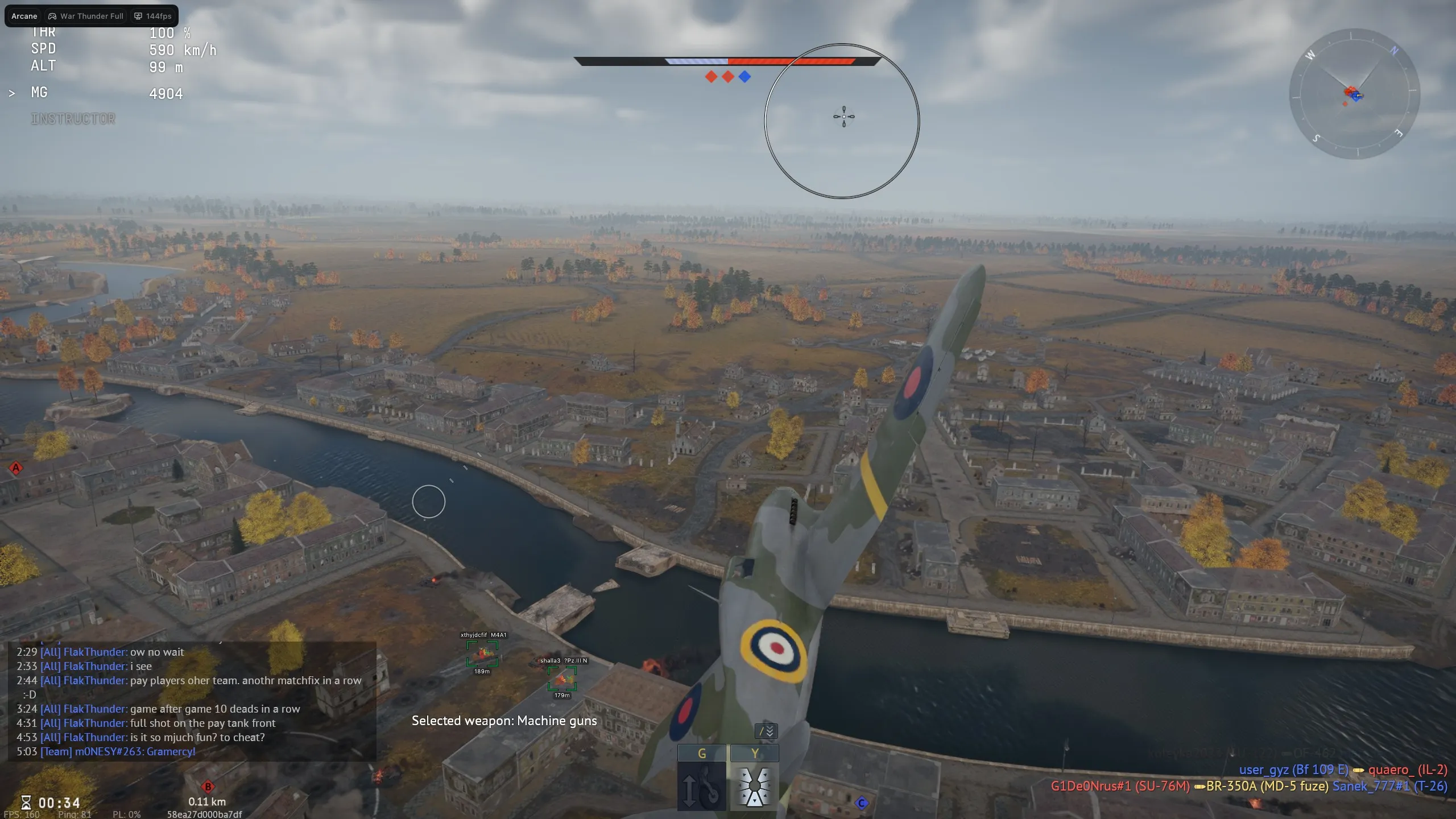Image resolution: width=1456 pixels, height=819 pixels.
Task: Select the capture point B marker
Action: click(208, 787)
